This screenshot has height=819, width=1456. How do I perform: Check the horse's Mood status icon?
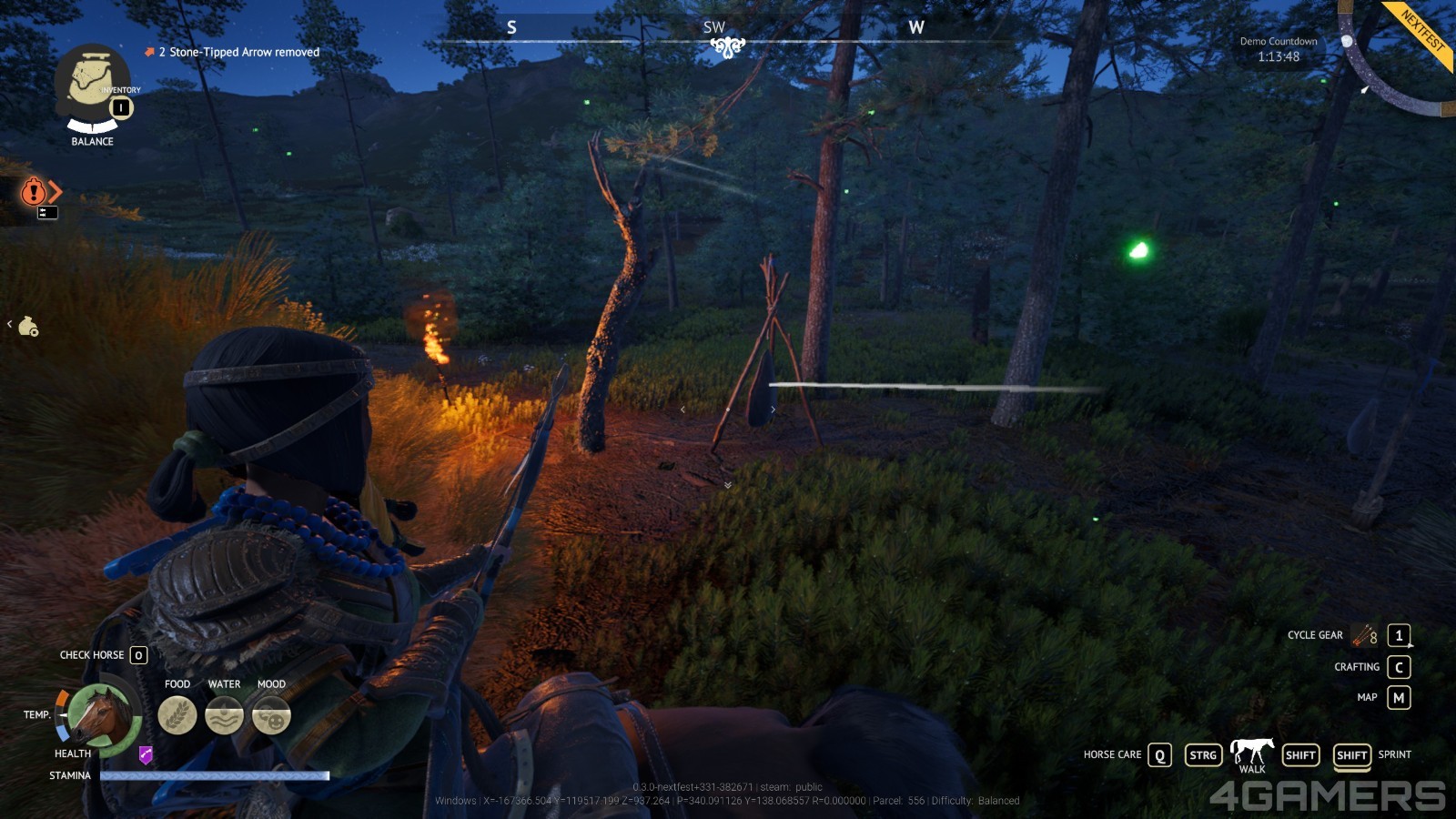(x=271, y=715)
